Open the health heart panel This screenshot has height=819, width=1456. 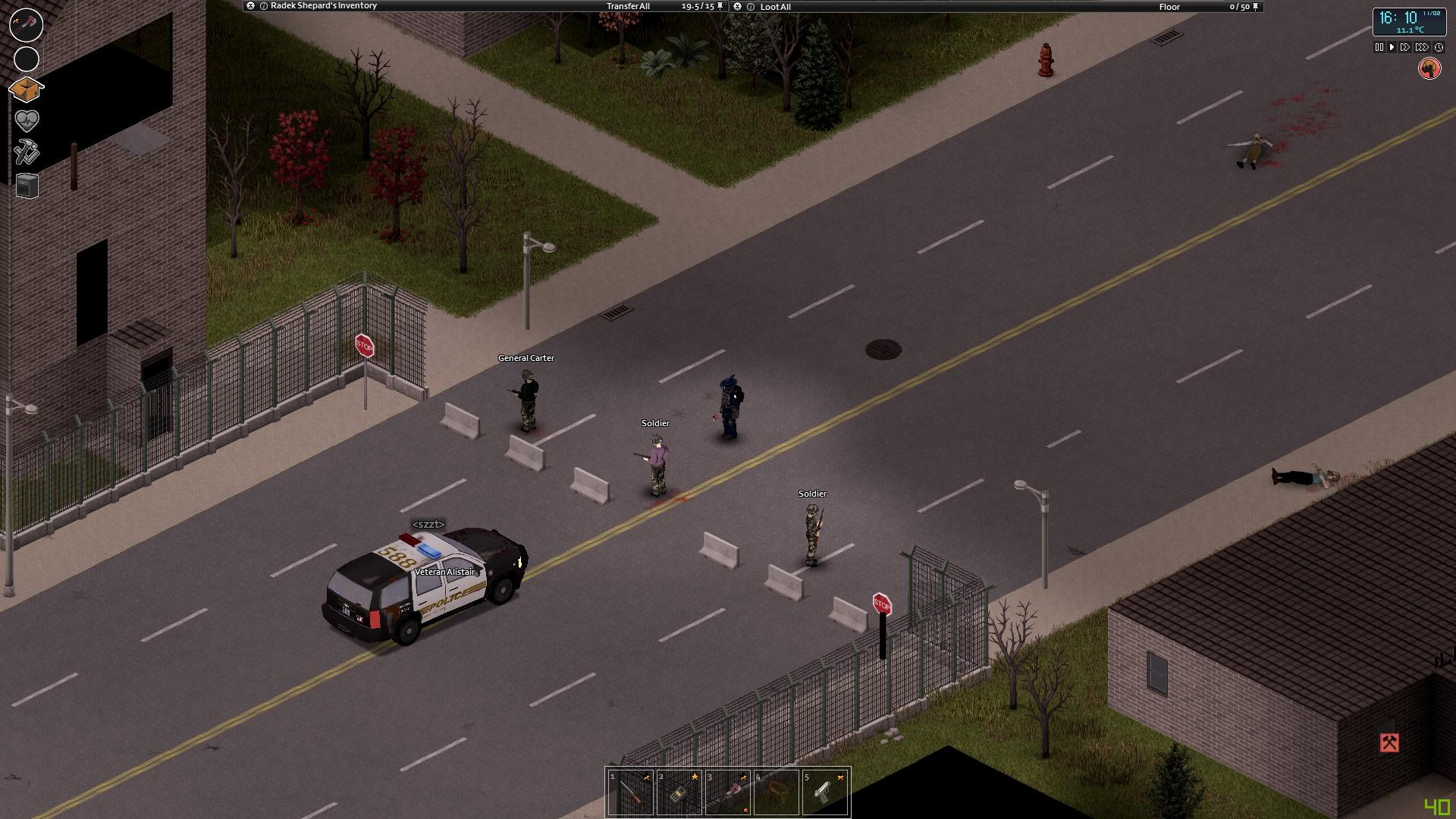tap(27, 121)
